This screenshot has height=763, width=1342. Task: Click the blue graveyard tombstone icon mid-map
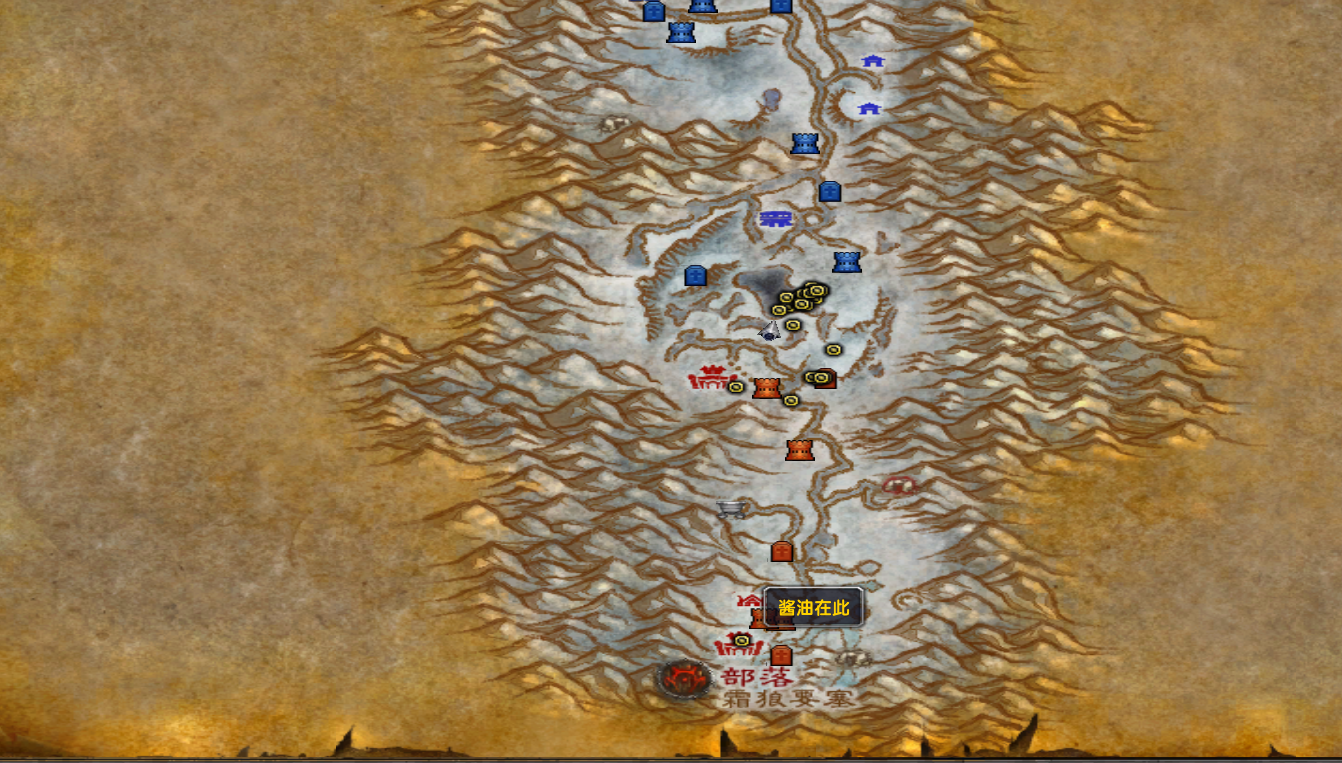point(694,276)
